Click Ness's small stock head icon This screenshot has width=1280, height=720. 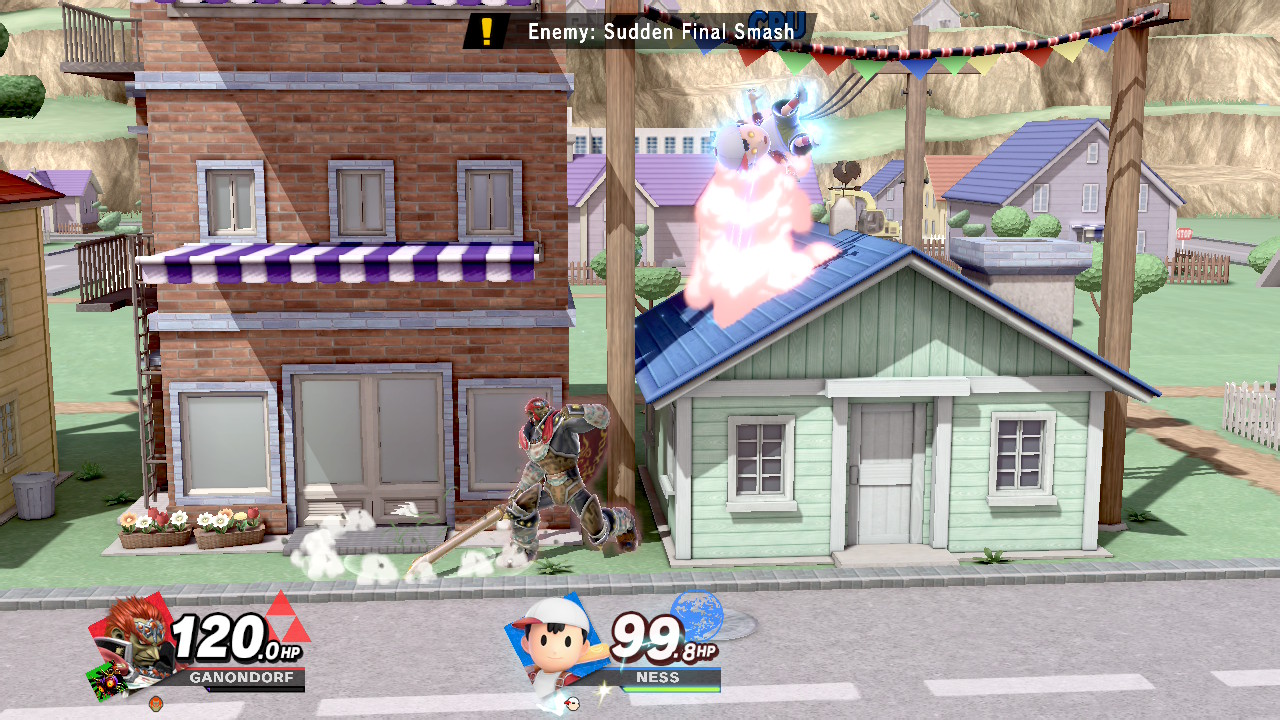572,703
